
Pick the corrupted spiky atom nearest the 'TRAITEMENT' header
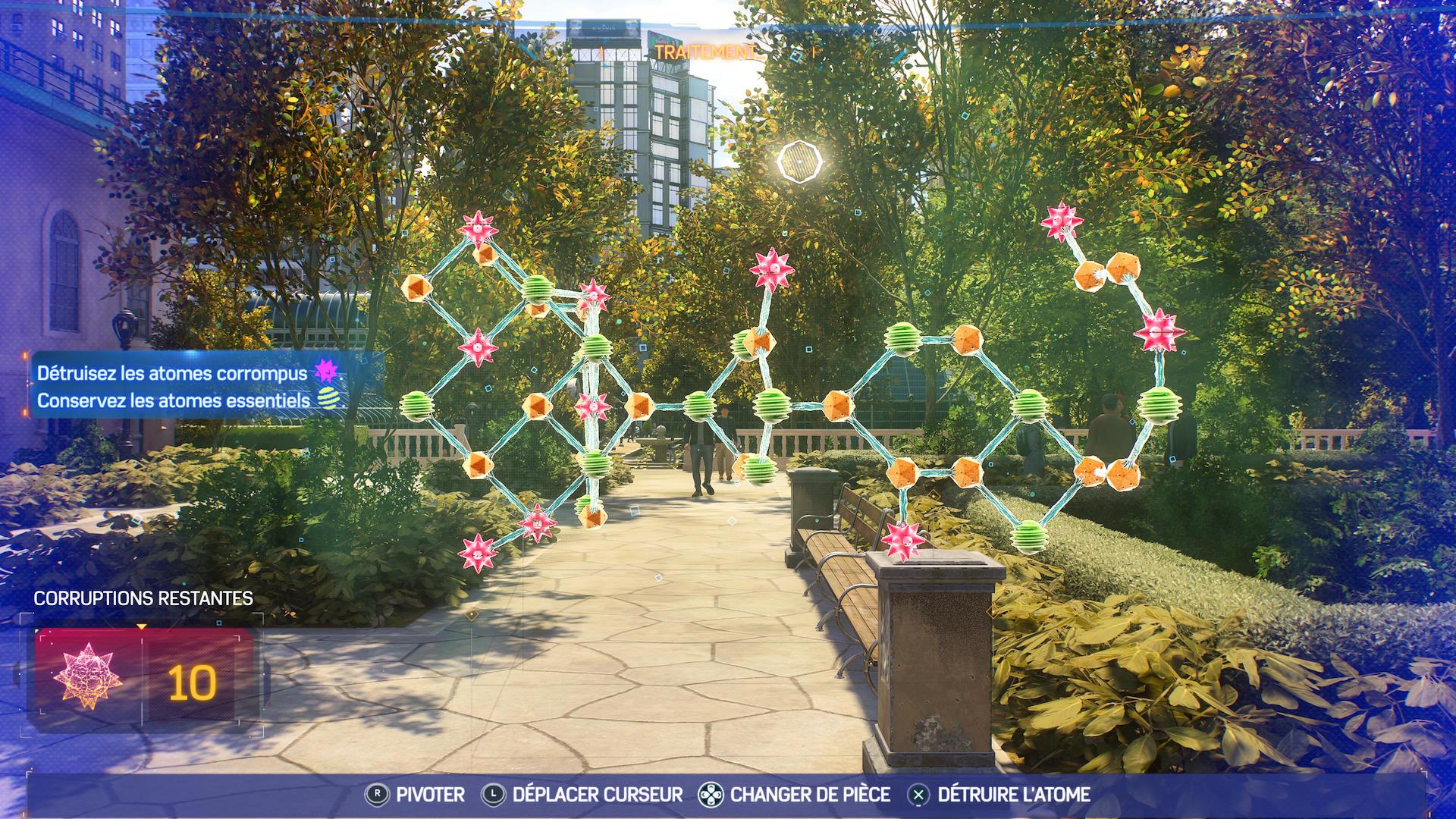(771, 267)
